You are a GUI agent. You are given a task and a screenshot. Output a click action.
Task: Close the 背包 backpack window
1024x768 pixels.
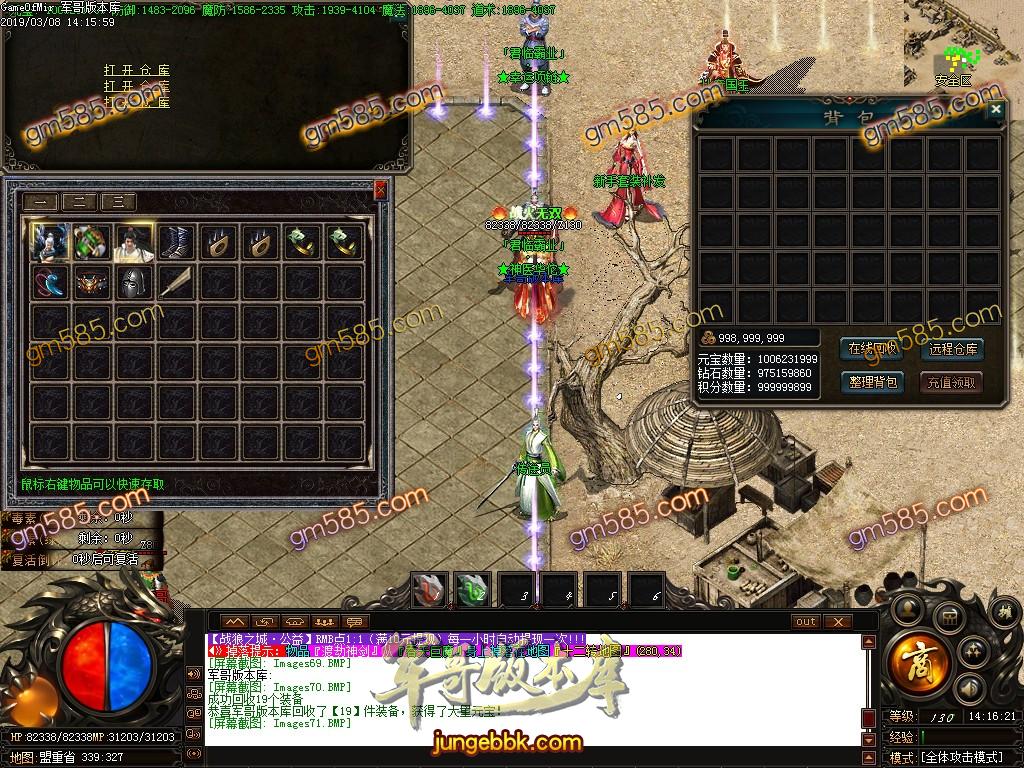pos(993,110)
